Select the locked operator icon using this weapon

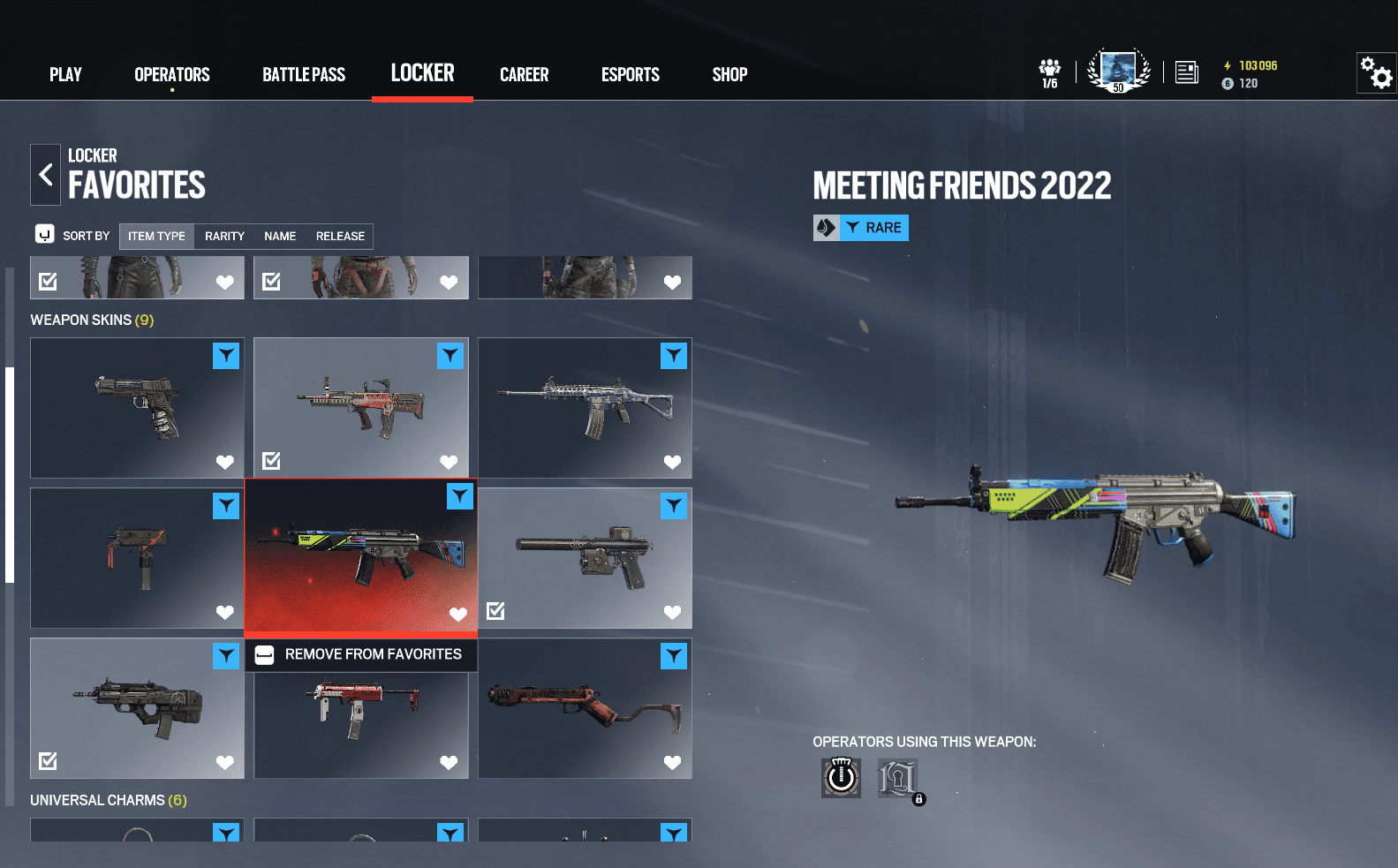(x=897, y=778)
